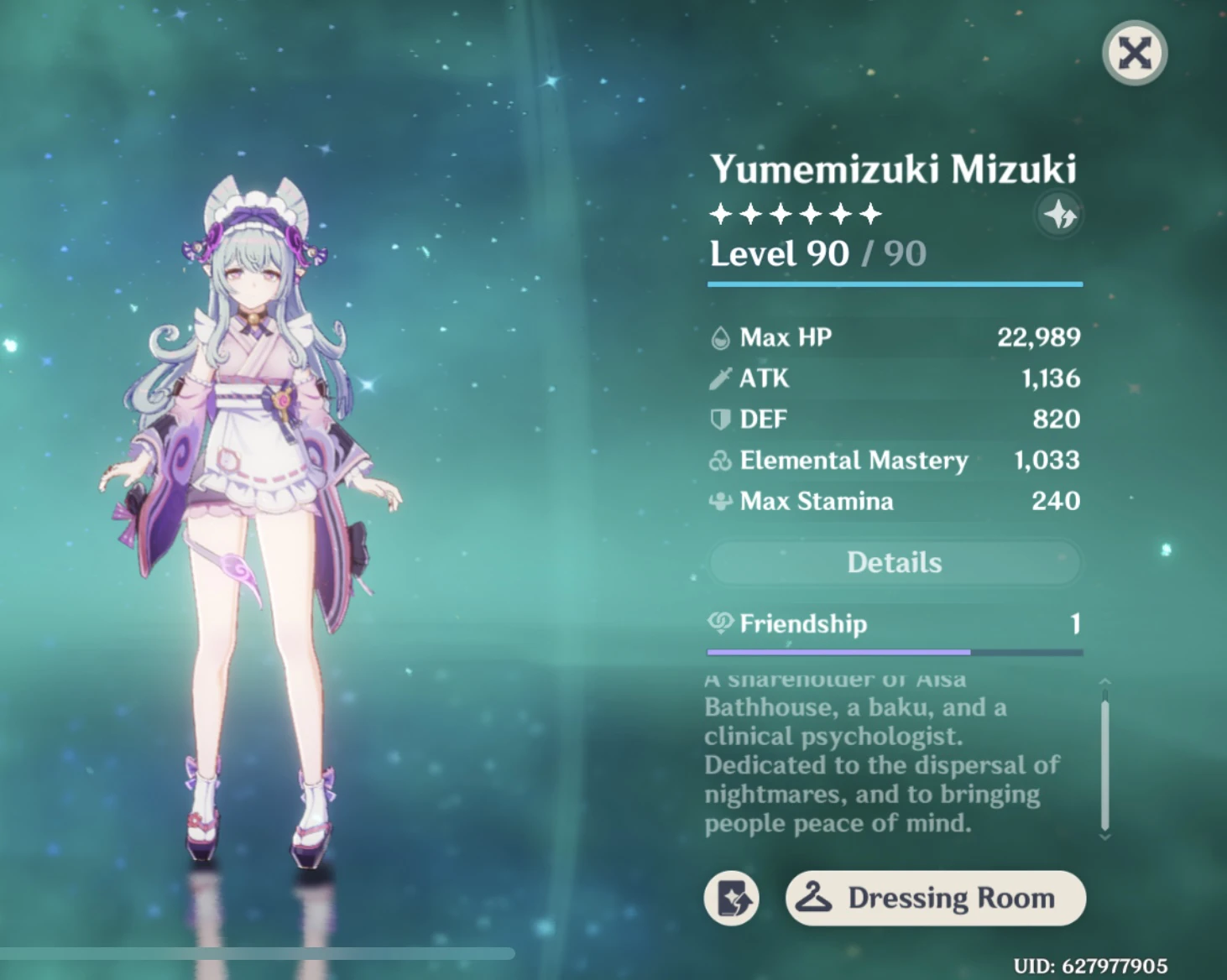Open the Details stats panel
Image resolution: width=1227 pixels, height=980 pixels.
click(x=895, y=562)
